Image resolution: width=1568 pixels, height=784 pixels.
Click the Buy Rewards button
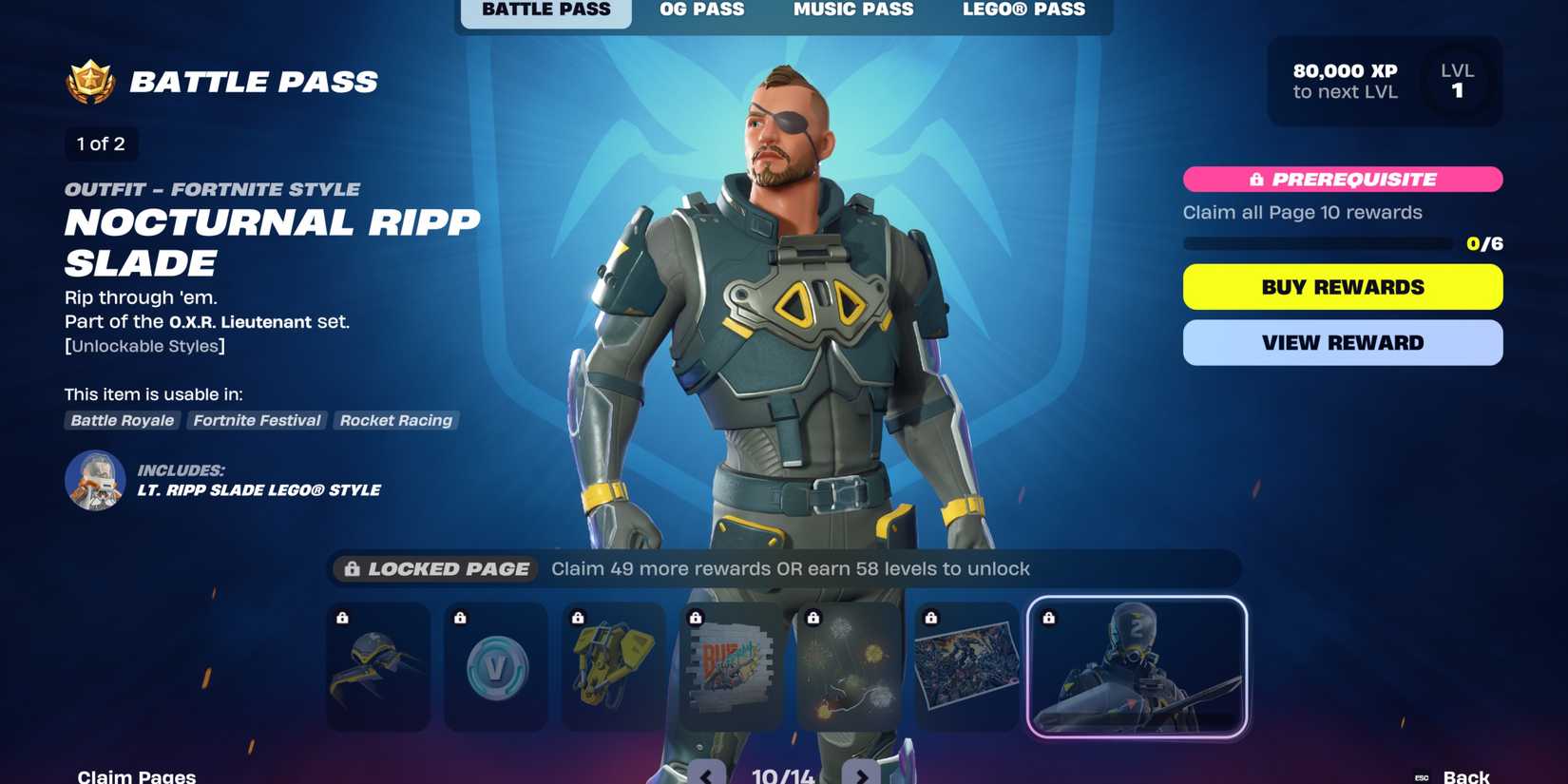1342,286
